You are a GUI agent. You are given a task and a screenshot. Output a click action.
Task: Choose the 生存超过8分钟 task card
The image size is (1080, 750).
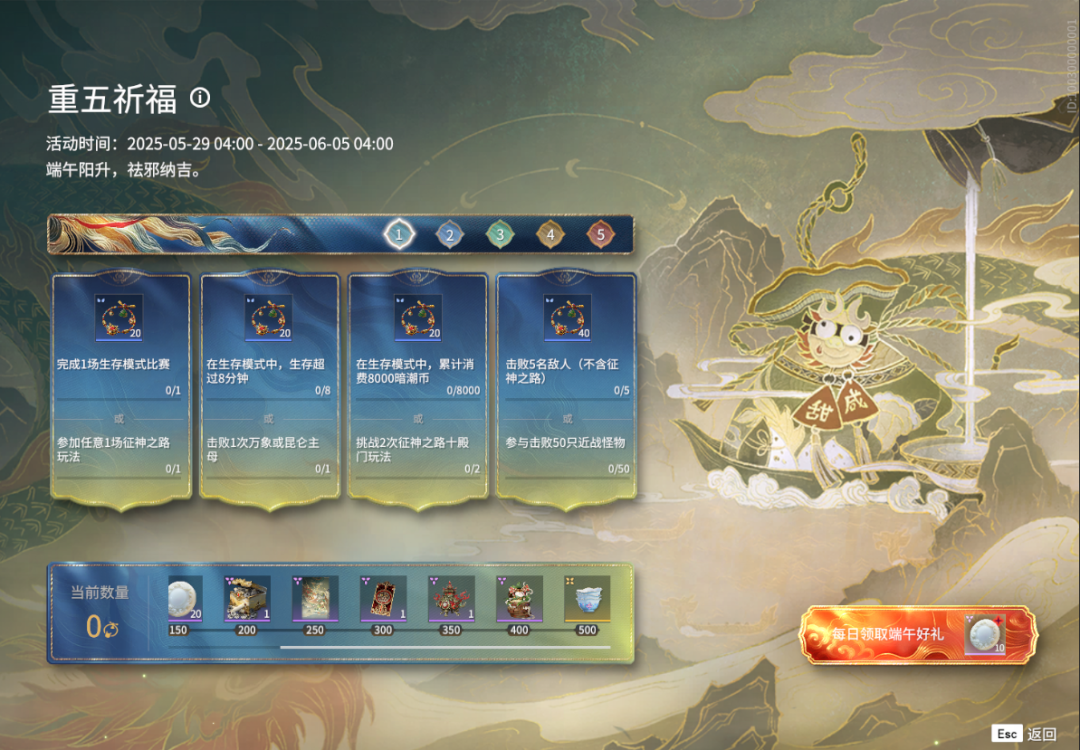click(269, 385)
